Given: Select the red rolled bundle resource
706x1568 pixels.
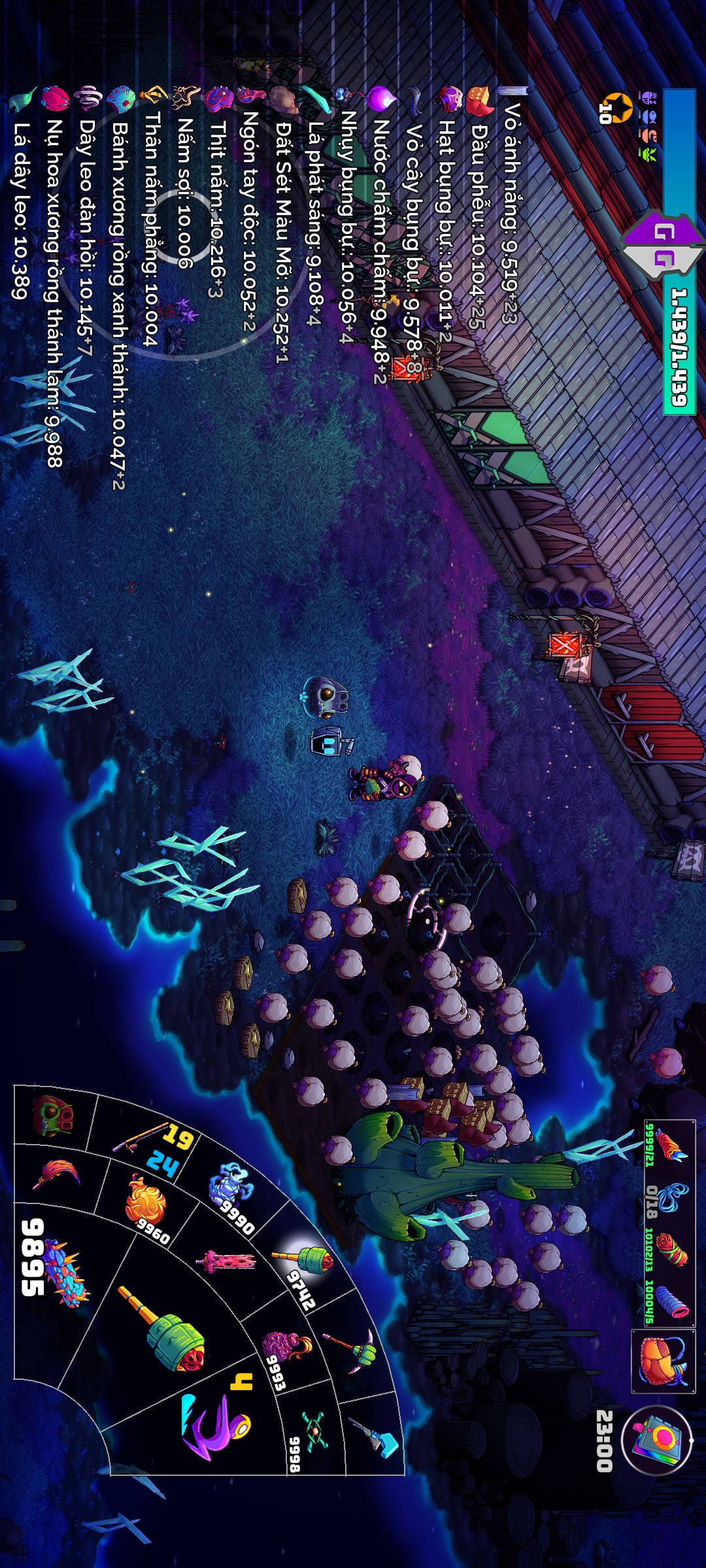Looking at the screenshot, I should pyautogui.click(x=670, y=1249).
